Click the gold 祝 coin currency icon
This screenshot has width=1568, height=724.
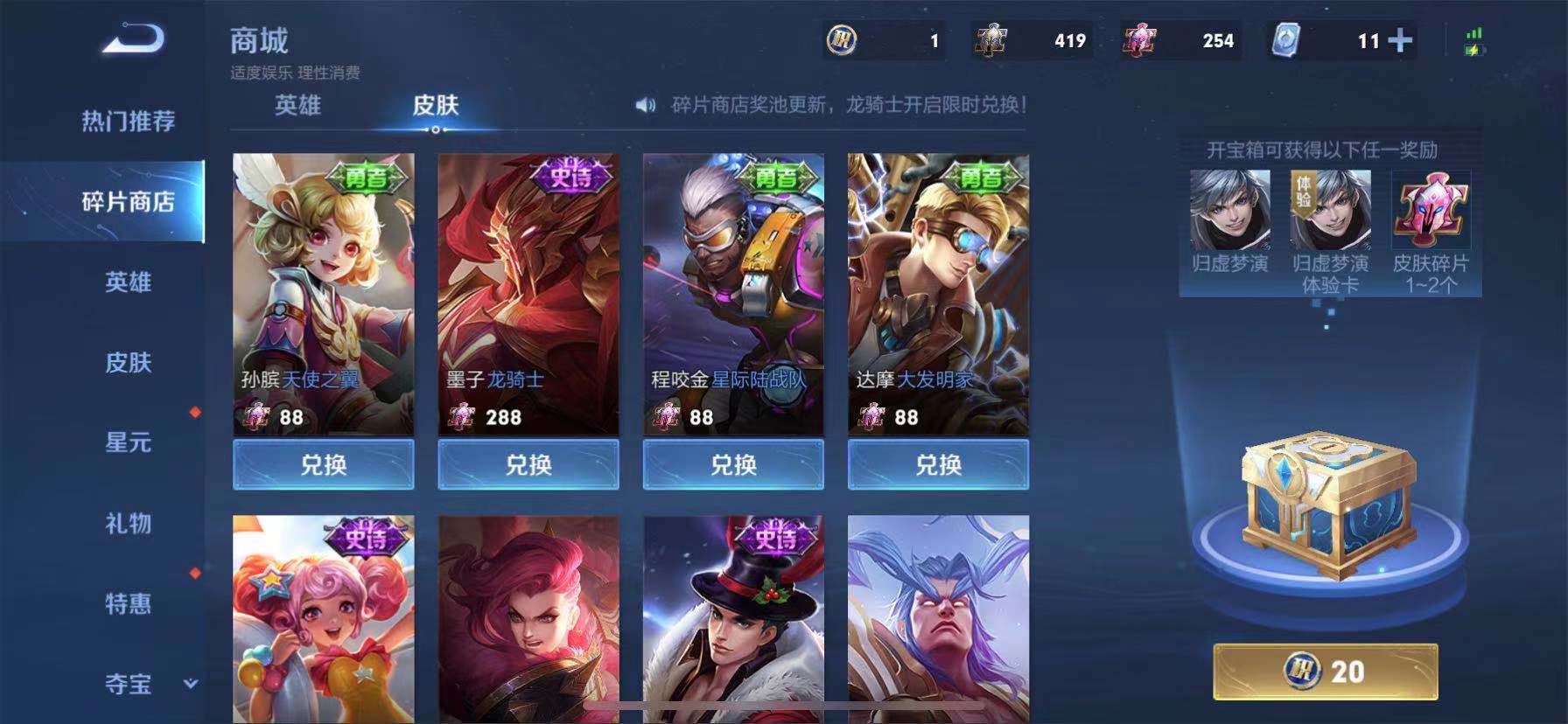click(841, 38)
